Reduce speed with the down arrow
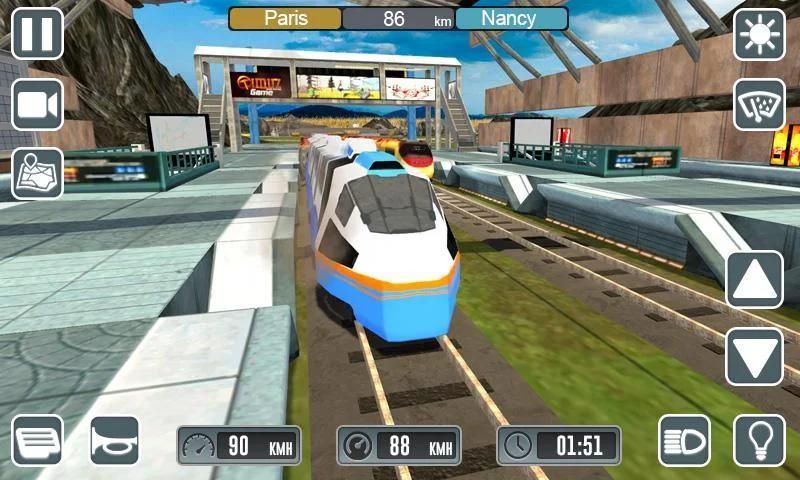800x480 pixels. (x=754, y=355)
